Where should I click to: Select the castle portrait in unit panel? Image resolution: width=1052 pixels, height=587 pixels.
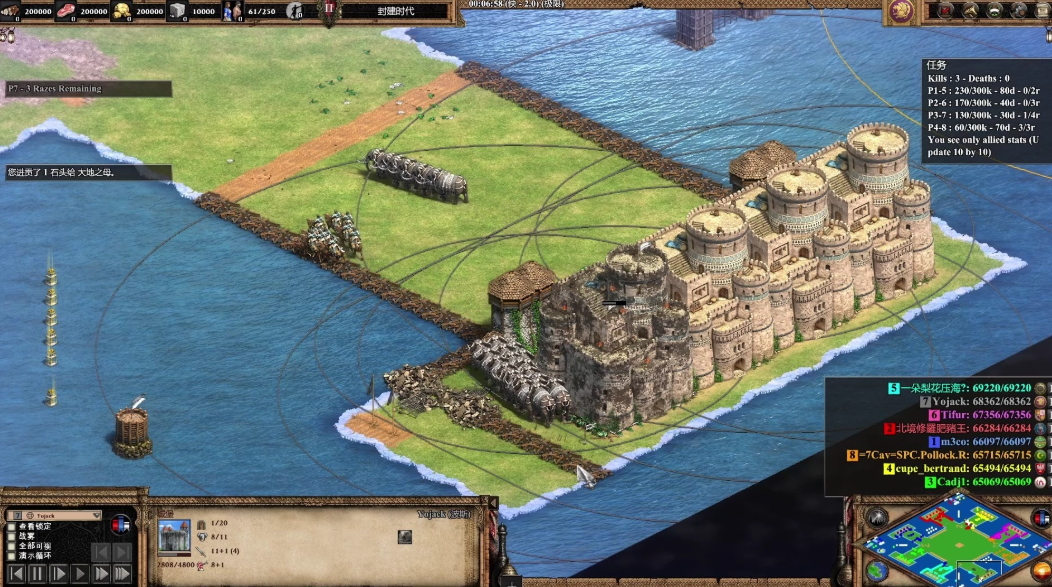click(x=174, y=537)
